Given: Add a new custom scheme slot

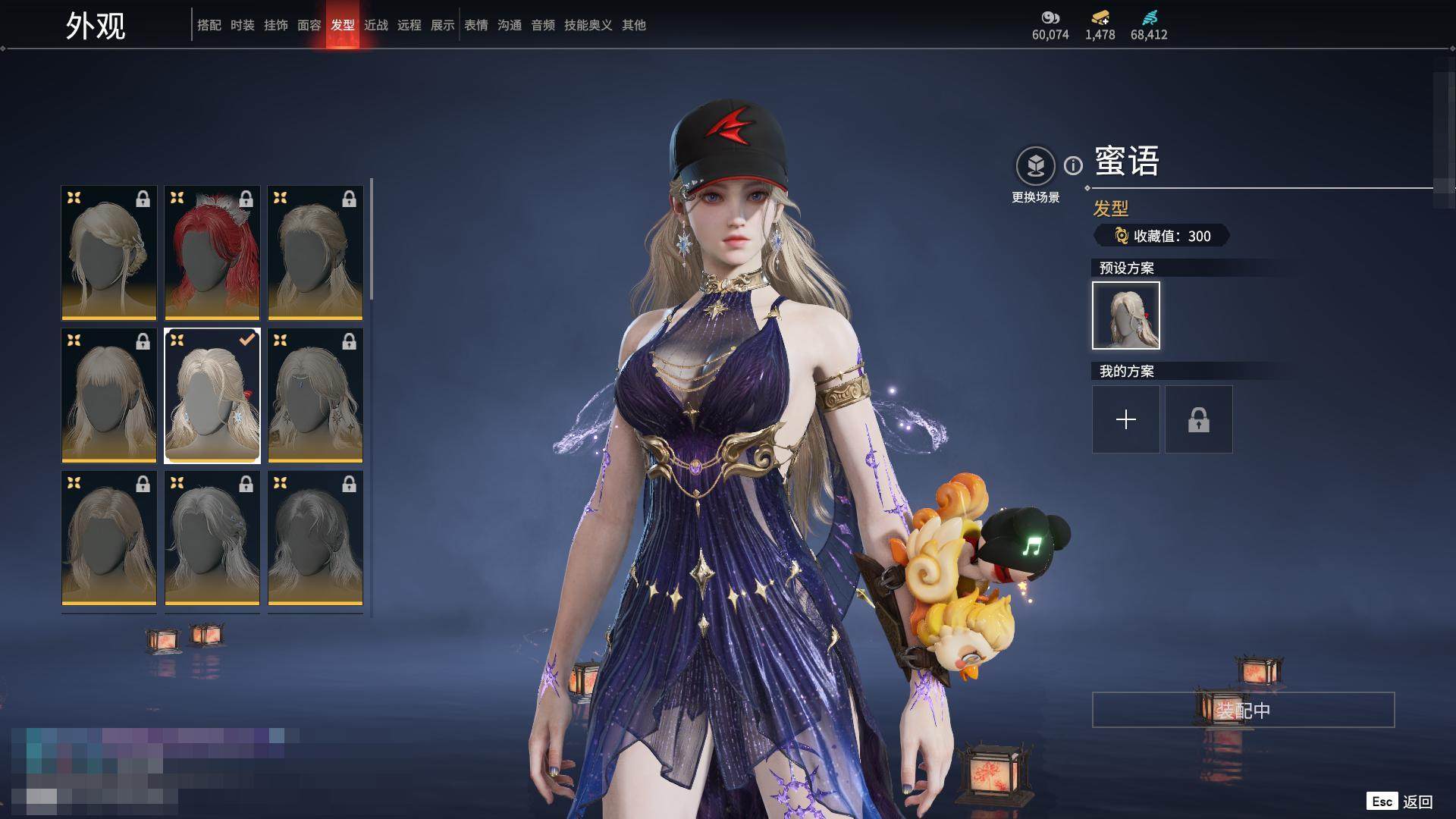Looking at the screenshot, I should [x=1125, y=419].
